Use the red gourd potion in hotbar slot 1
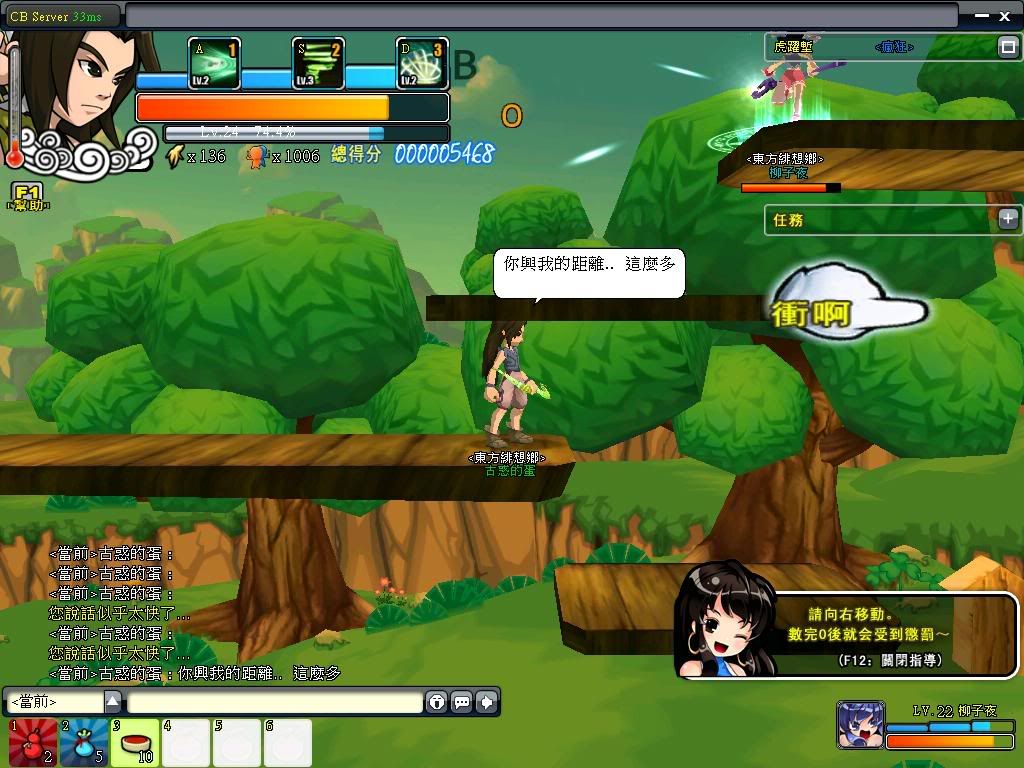This screenshot has height=768, width=1024. pyautogui.click(x=32, y=744)
